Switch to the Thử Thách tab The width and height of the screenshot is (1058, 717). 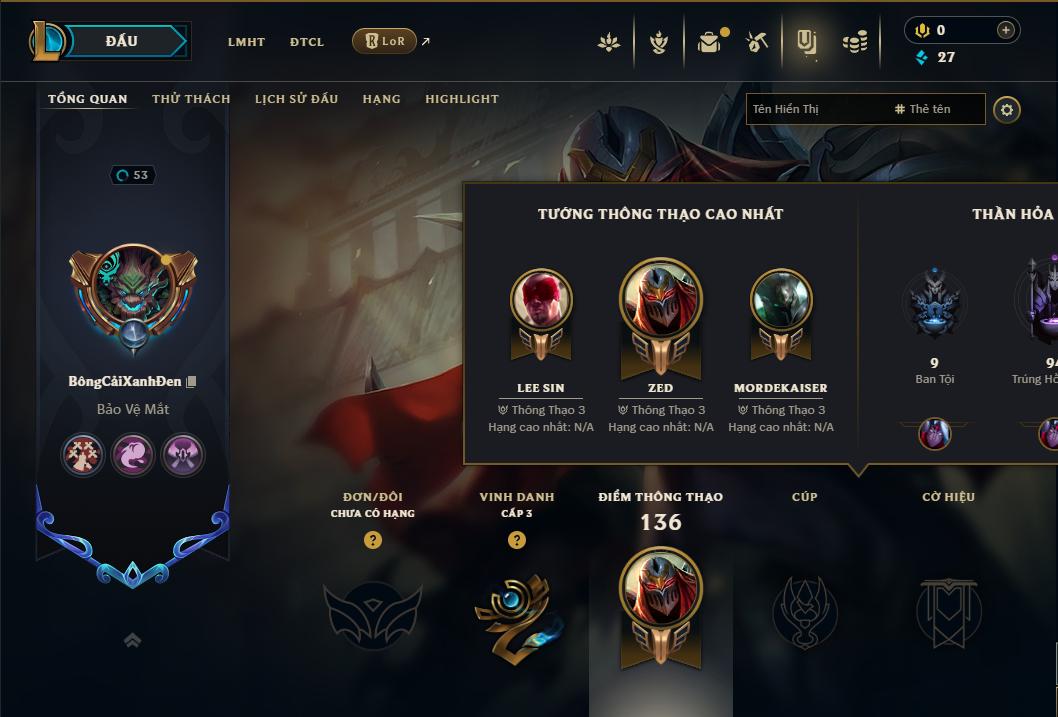point(191,99)
